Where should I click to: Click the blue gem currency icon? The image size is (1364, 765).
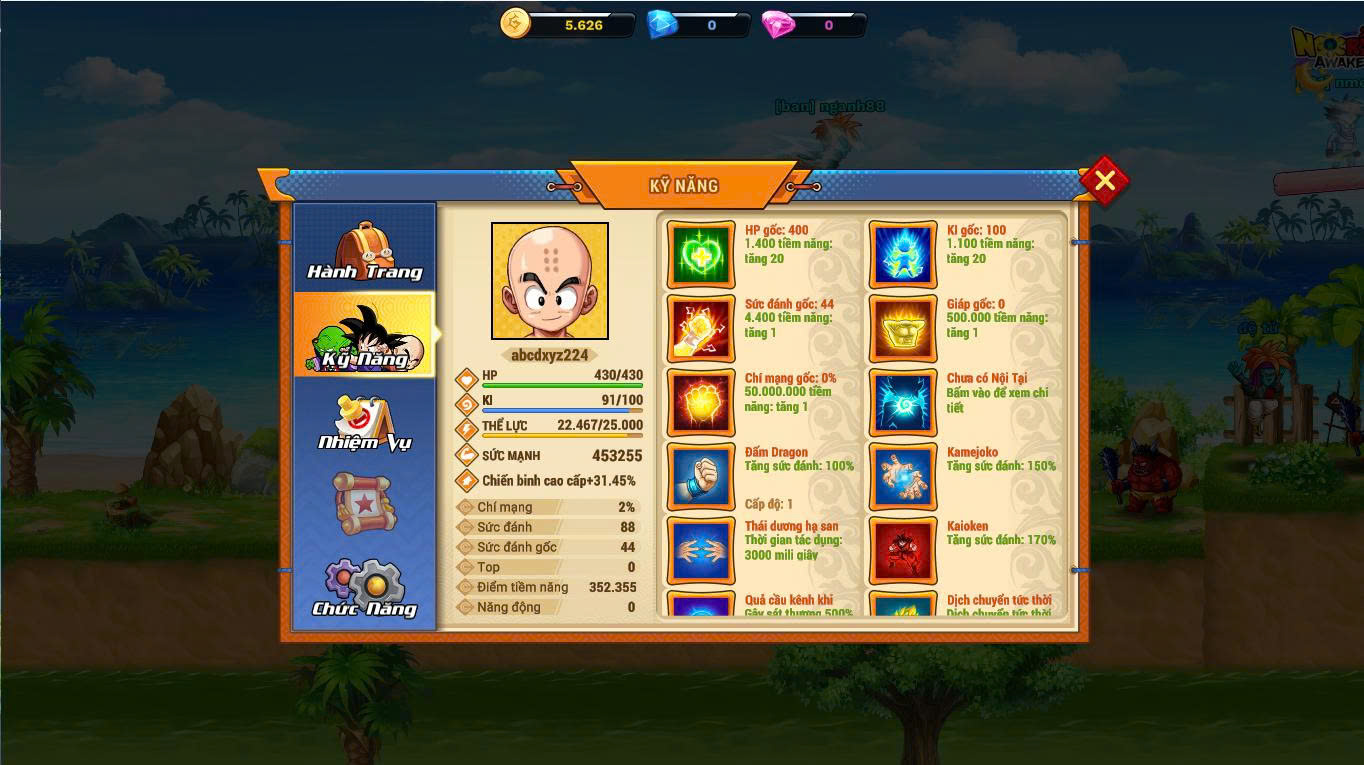662,24
